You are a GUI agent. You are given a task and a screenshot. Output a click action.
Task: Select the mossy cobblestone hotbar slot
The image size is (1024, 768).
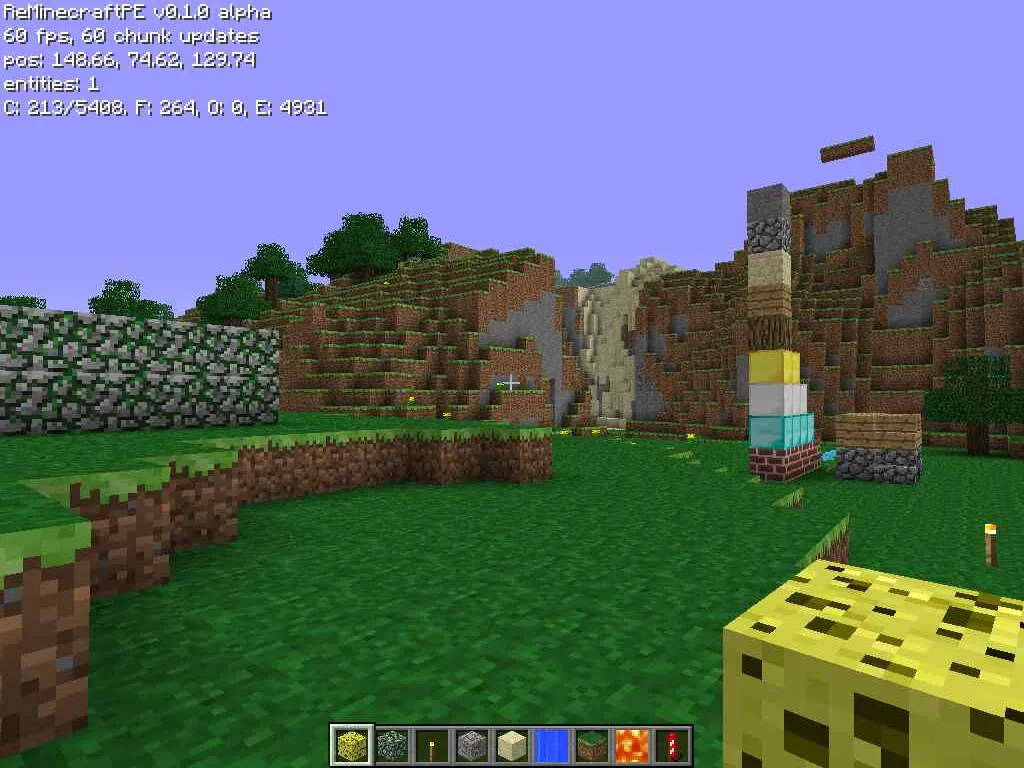(x=392, y=745)
